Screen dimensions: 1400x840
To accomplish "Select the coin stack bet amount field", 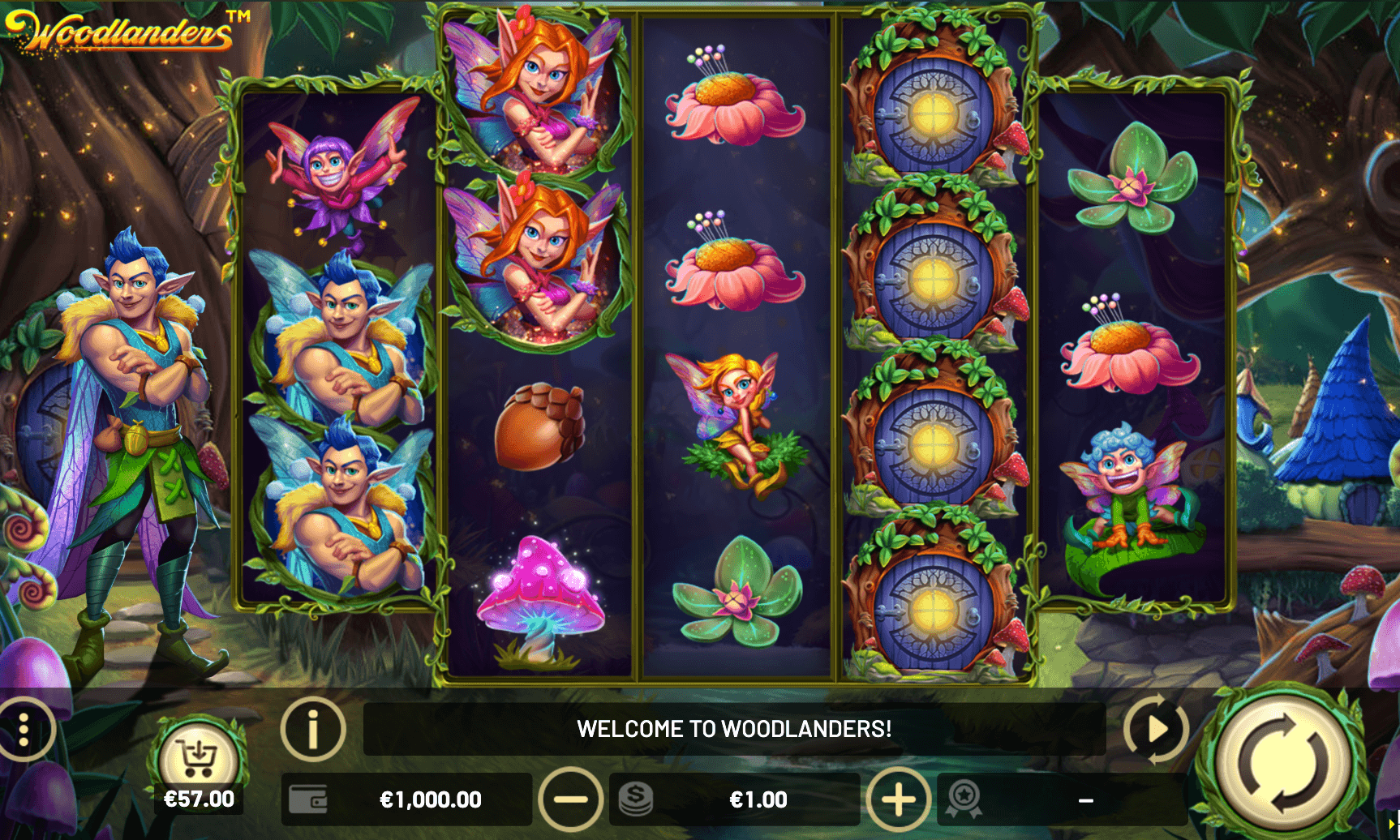I will [x=734, y=799].
